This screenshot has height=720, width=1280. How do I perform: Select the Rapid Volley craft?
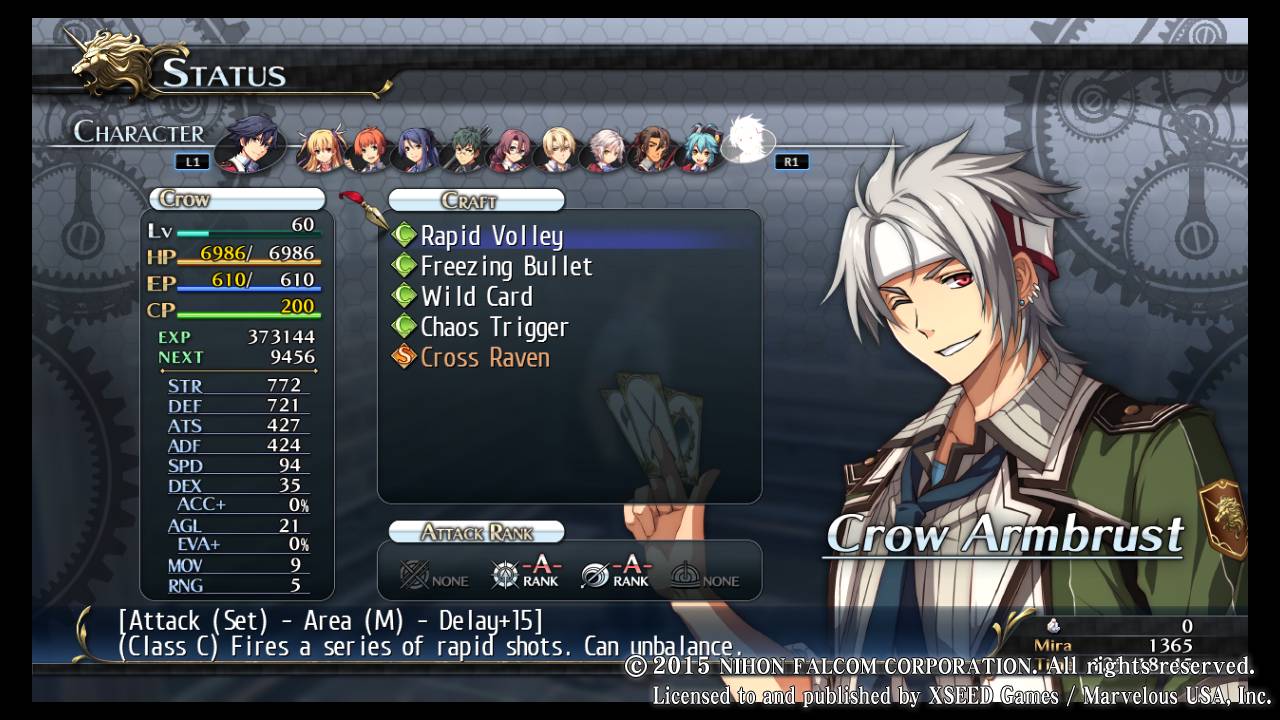491,236
